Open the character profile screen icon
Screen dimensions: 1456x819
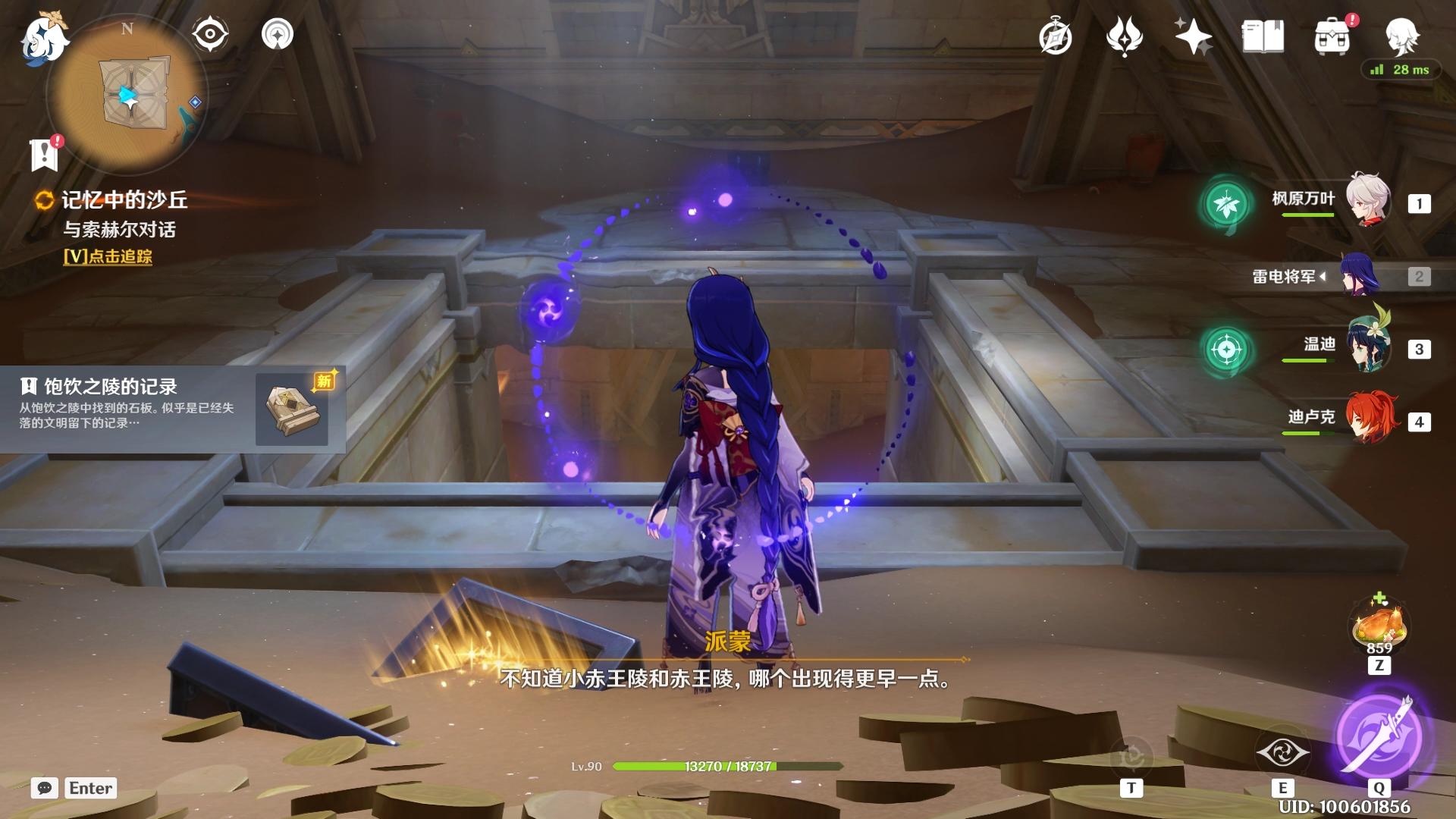1401,36
